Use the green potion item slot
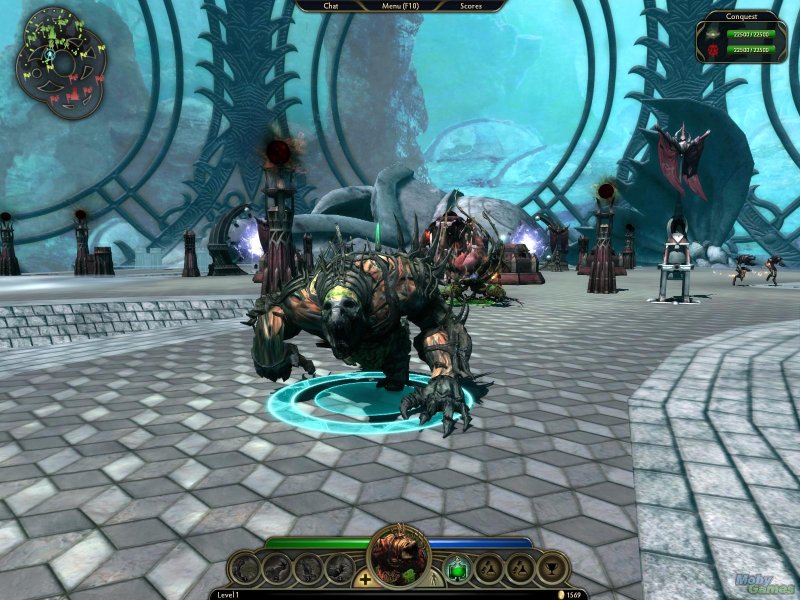The width and height of the screenshot is (800, 600). tap(457, 569)
